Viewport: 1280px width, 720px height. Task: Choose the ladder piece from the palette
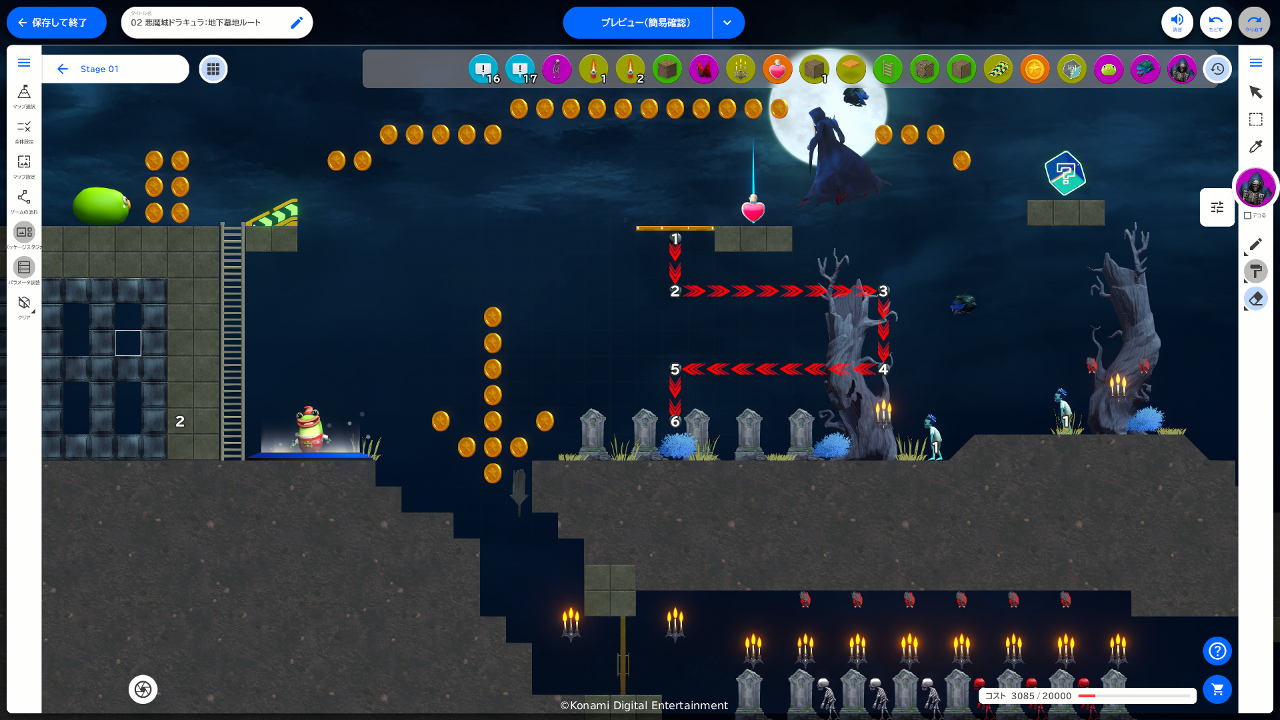pyautogui.click(x=888, y=69)
